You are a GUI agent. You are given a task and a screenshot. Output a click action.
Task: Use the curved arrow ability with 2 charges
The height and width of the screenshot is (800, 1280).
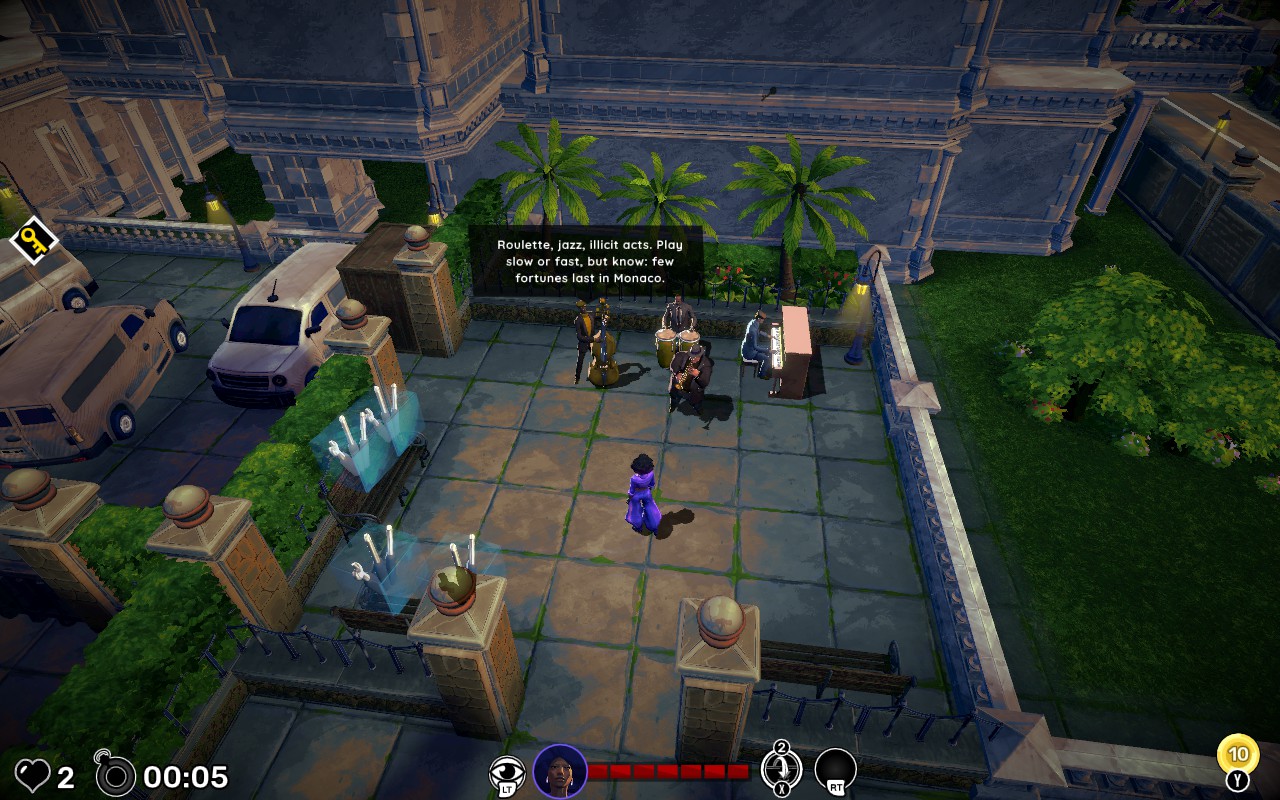(x=781, y=770)
